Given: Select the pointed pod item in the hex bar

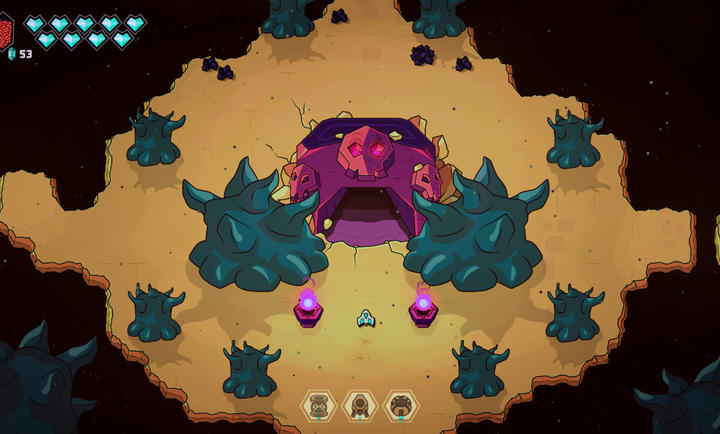Looking at the screenshot, I should pyautogui.click(x=360, y=405).
